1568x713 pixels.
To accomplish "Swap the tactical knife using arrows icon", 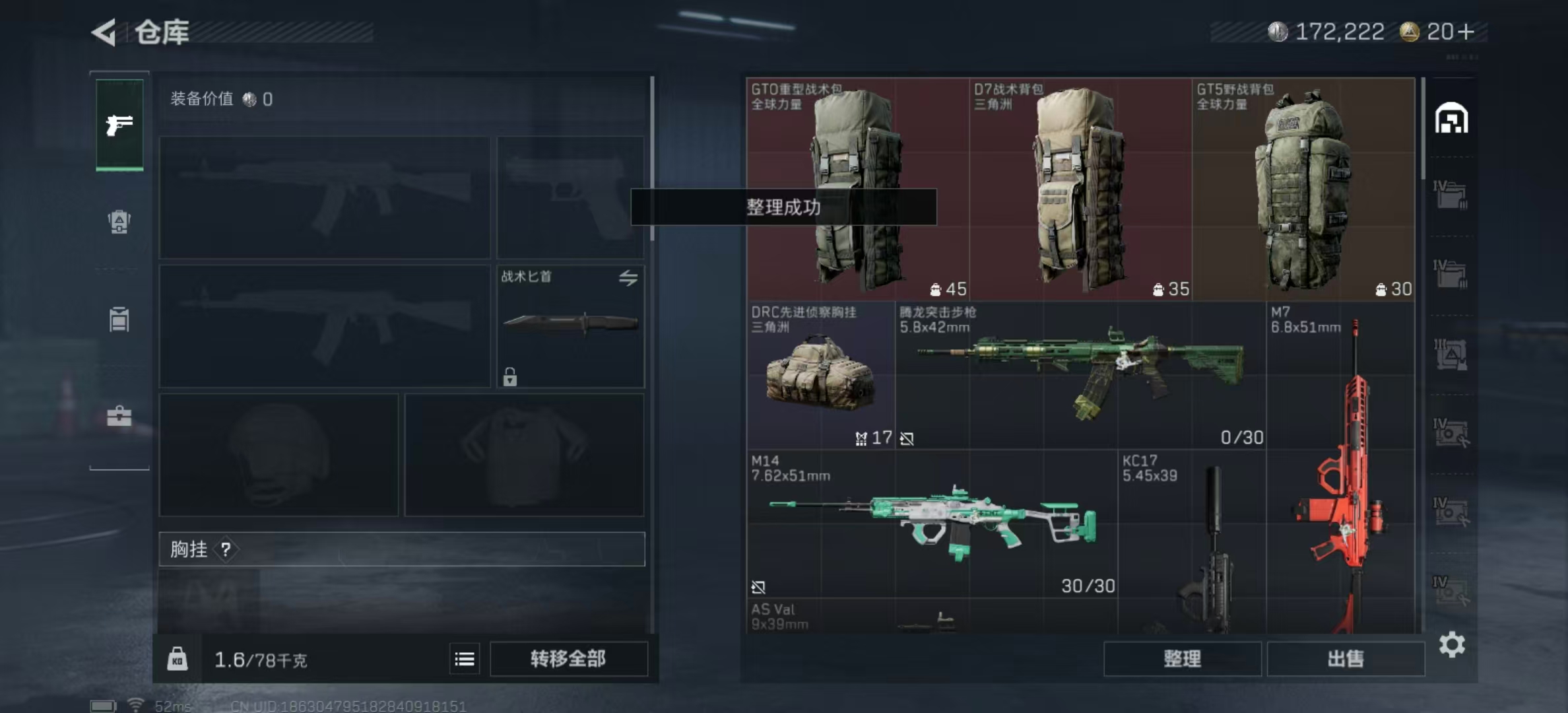I will click(x=628, y=278).
